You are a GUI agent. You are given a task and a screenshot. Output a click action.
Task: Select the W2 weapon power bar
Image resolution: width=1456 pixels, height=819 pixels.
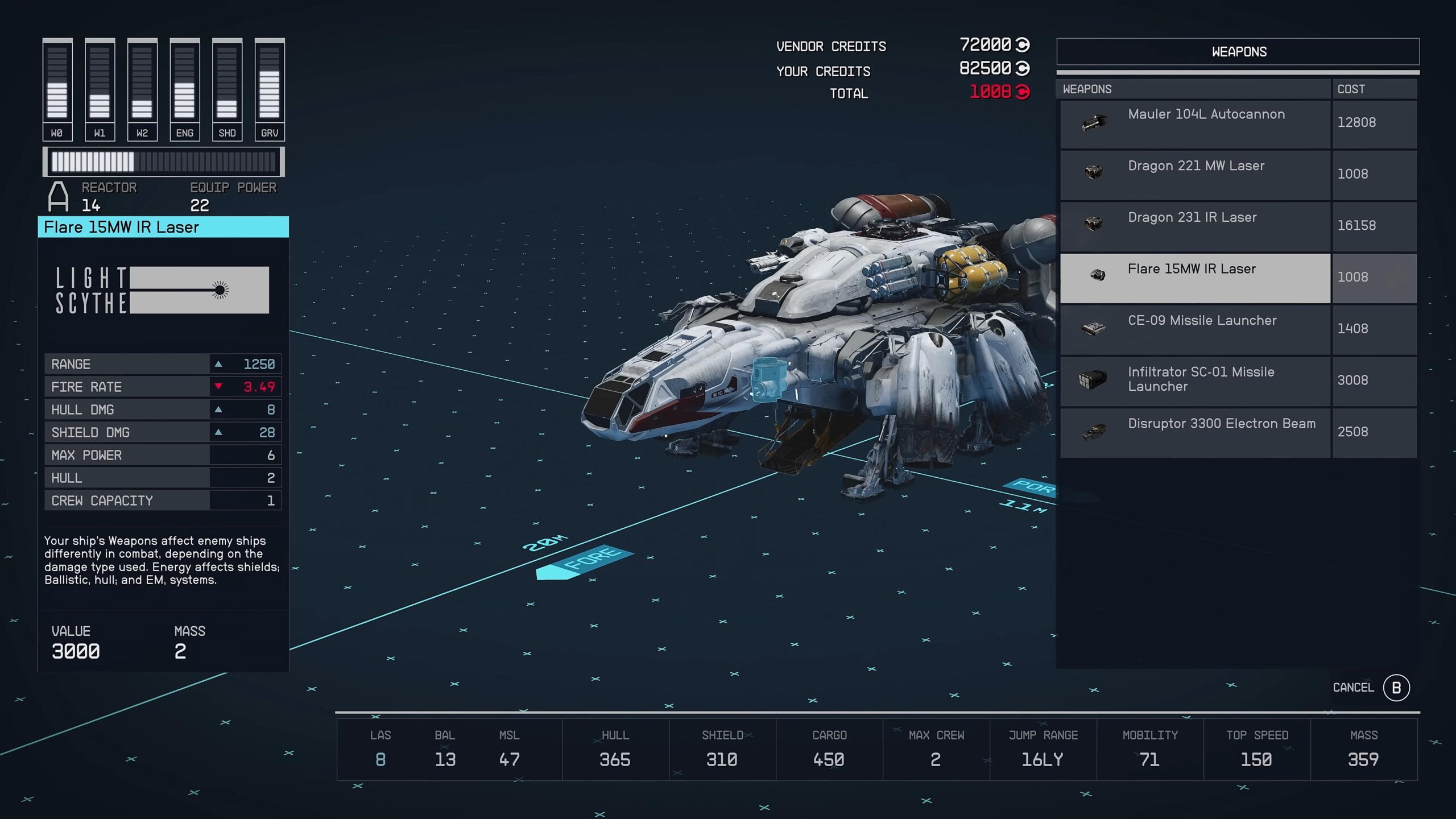point(142,89)
